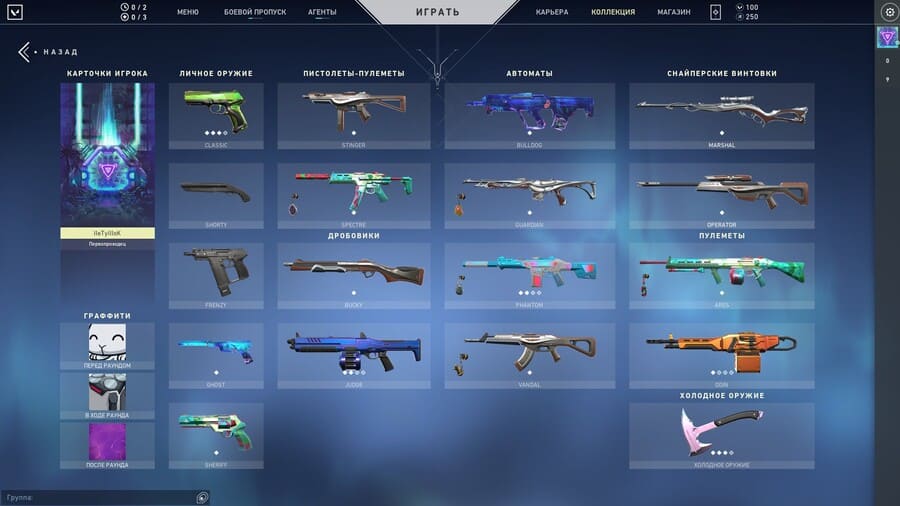Open the Меню tab
Image resolution: width=900 pixels, height=506 pixels.
(x=187, y=12)
